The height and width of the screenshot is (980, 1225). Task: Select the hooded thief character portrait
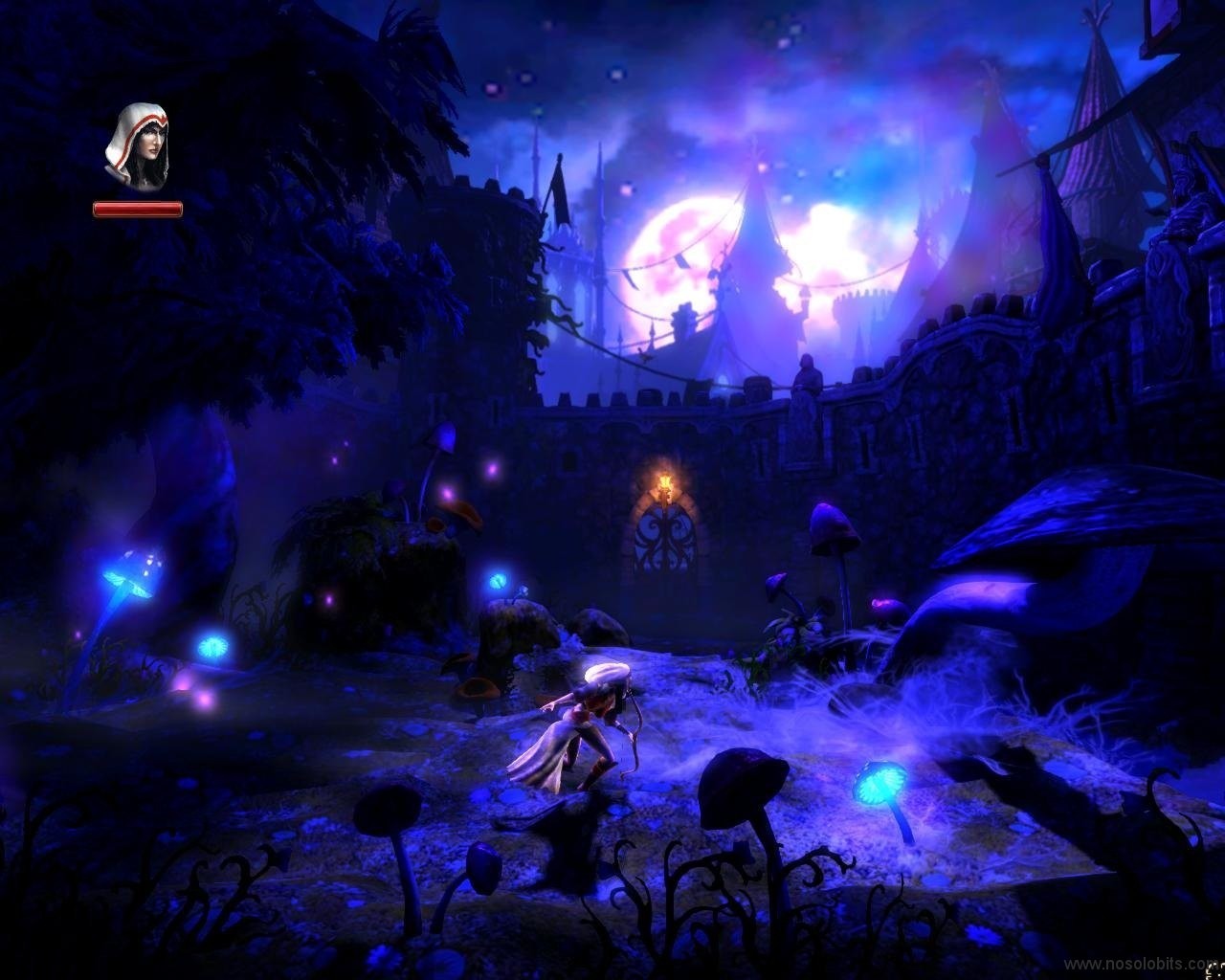(136, 147)
